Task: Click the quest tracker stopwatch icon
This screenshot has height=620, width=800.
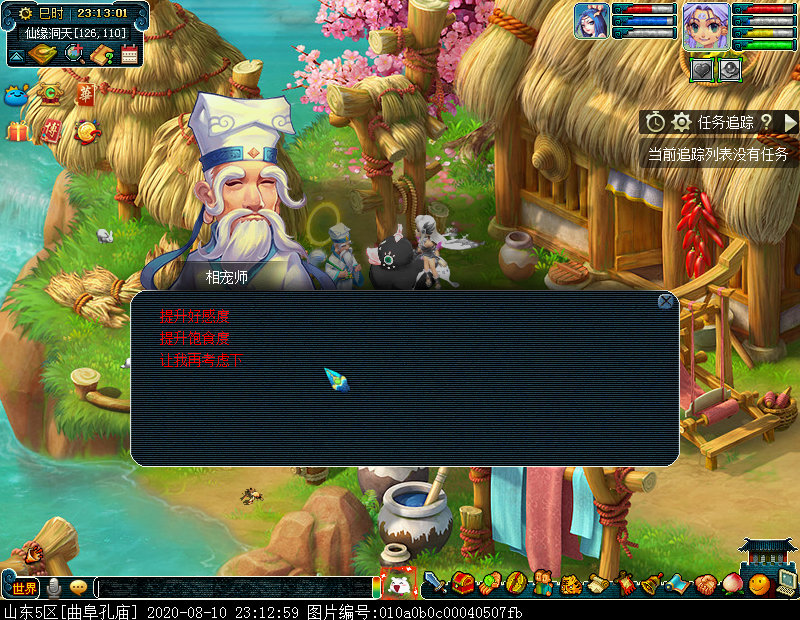Action: coord(655,122)
